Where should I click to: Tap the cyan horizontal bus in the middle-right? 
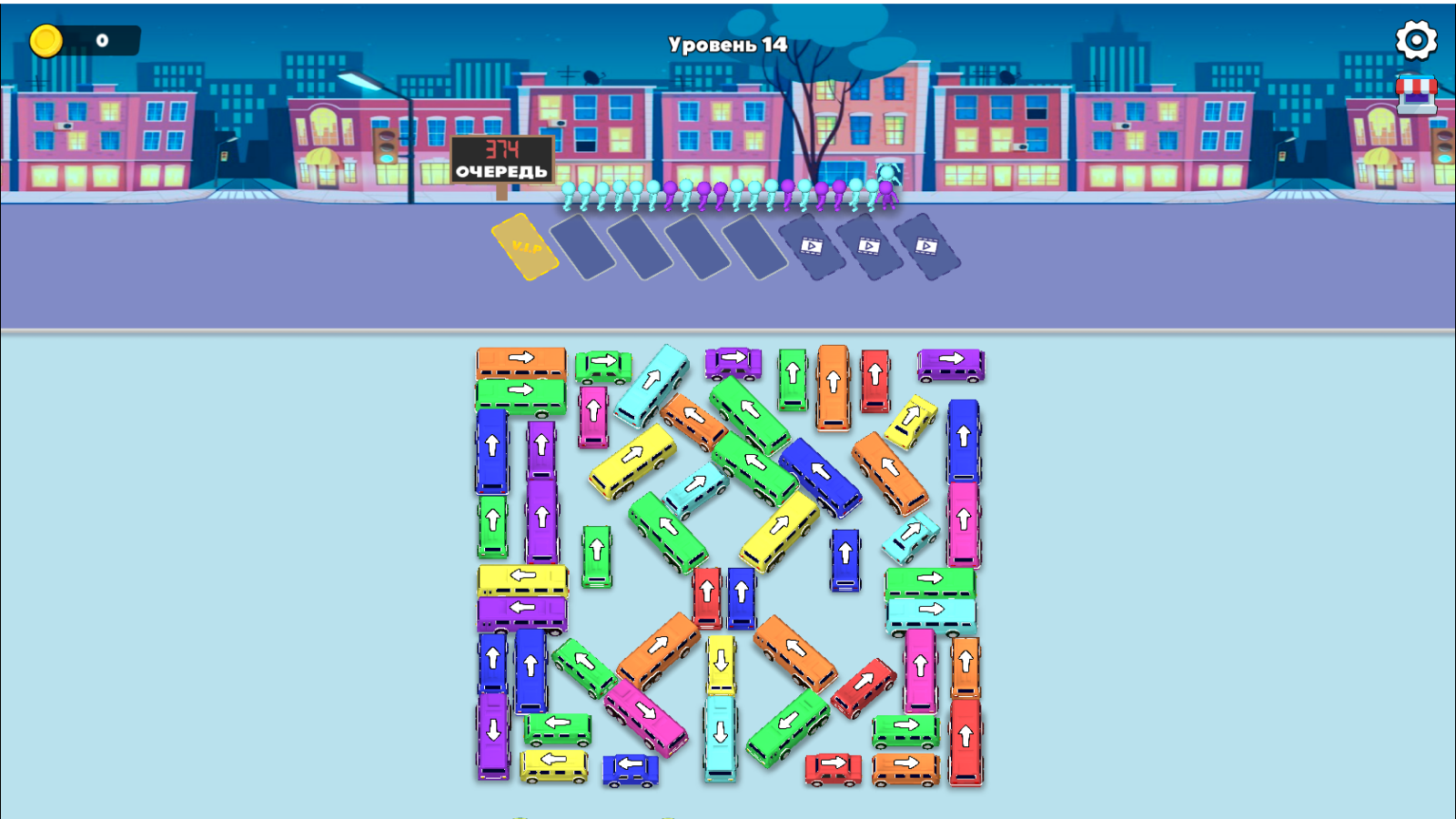click(930, 607)
